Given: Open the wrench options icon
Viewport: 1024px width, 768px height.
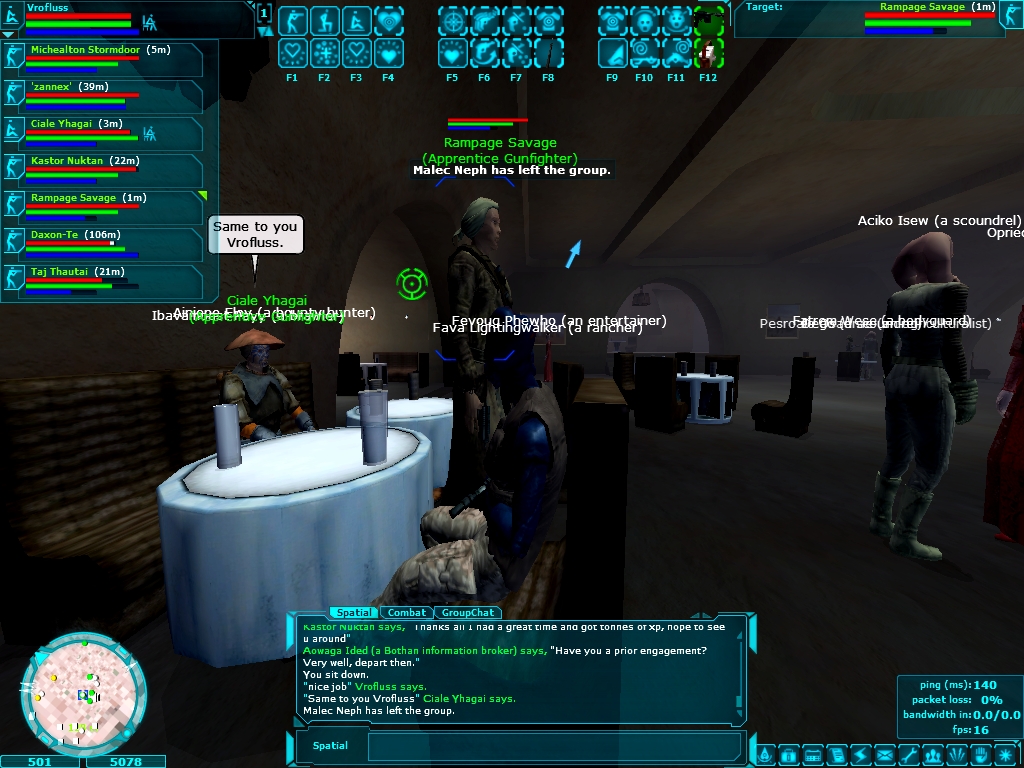Looking at the screenshot, I should click(909, 753).
